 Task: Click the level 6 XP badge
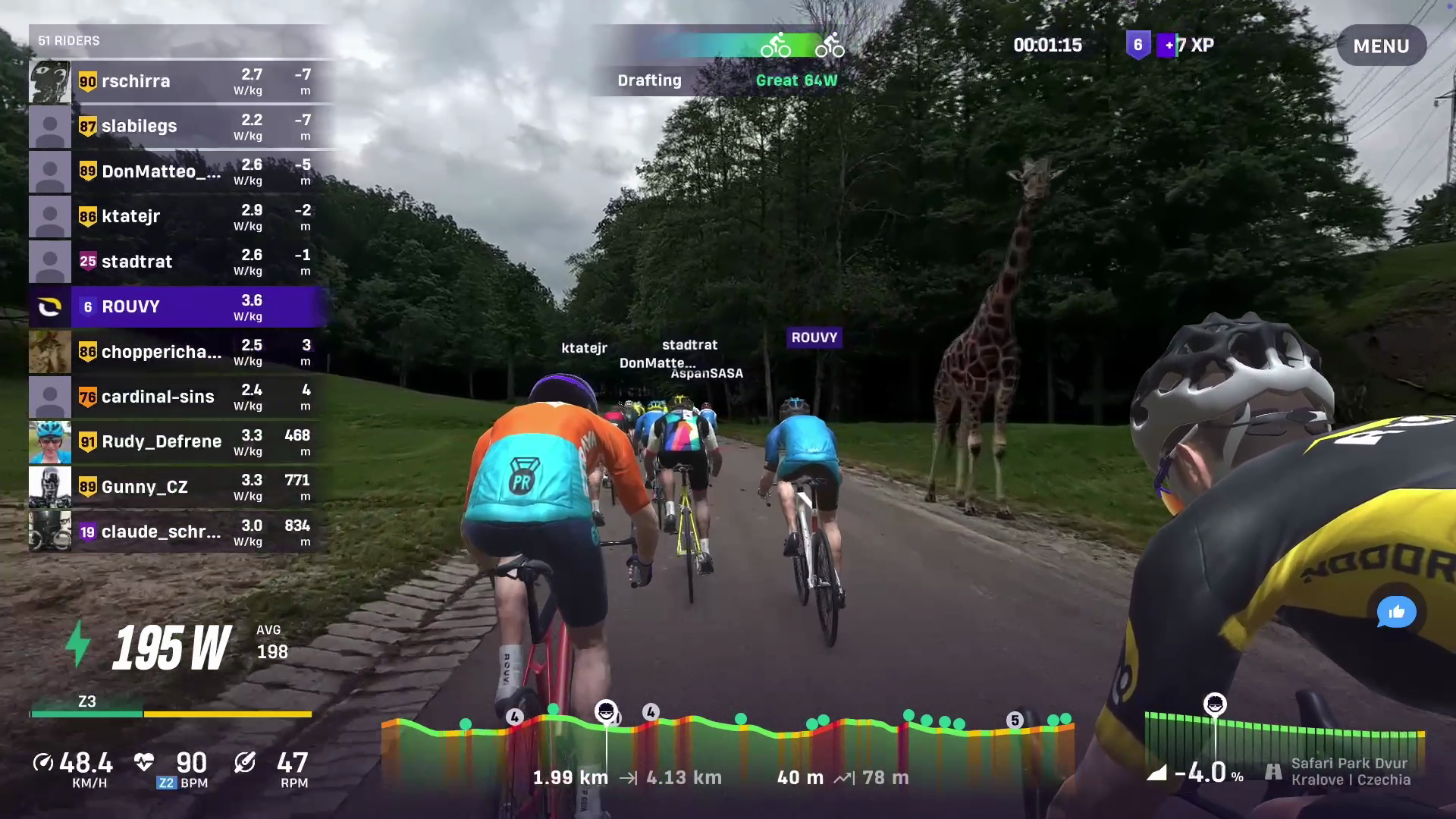click(1137, 45)
